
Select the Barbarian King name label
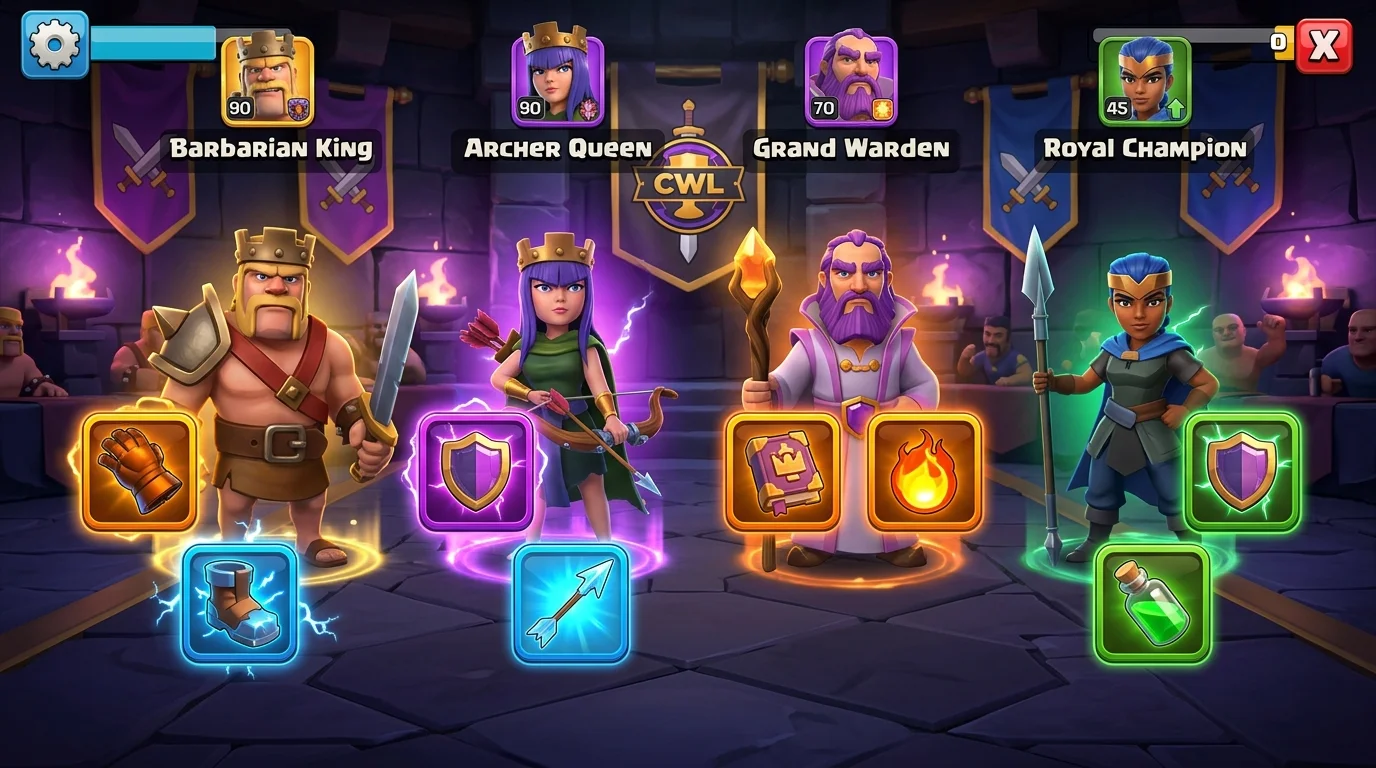pyautogui.click(x=272, y=148)
